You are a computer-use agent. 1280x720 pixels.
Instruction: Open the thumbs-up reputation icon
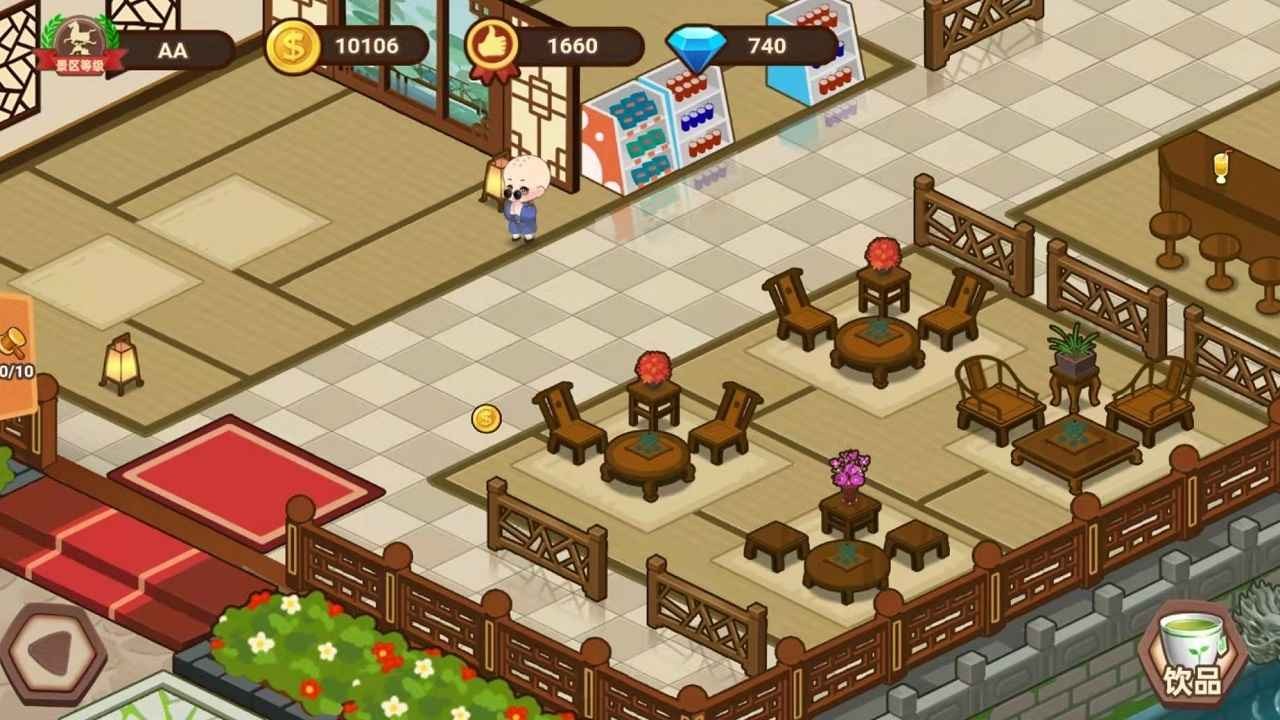pos(493,46)
